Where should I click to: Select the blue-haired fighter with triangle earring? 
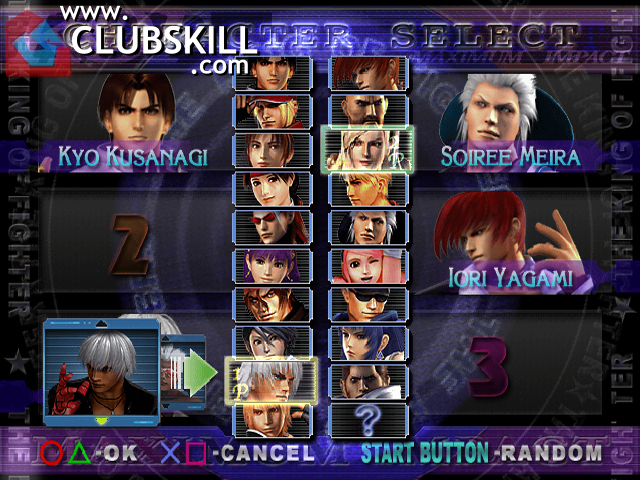pos(368,342)
